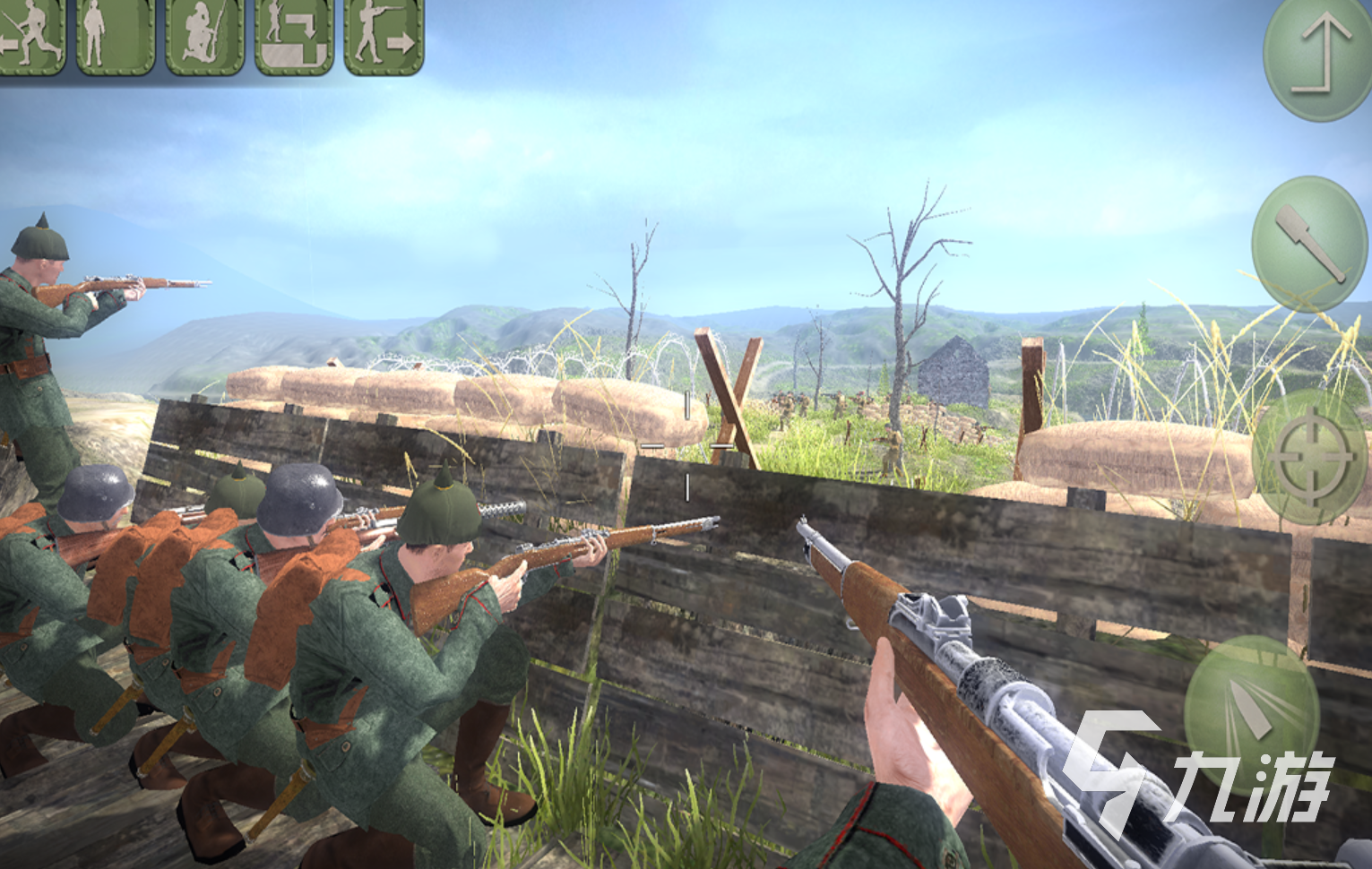1372x869 pixels.
Task: Command soldiers to enter the trench
Action: [293, 36]
